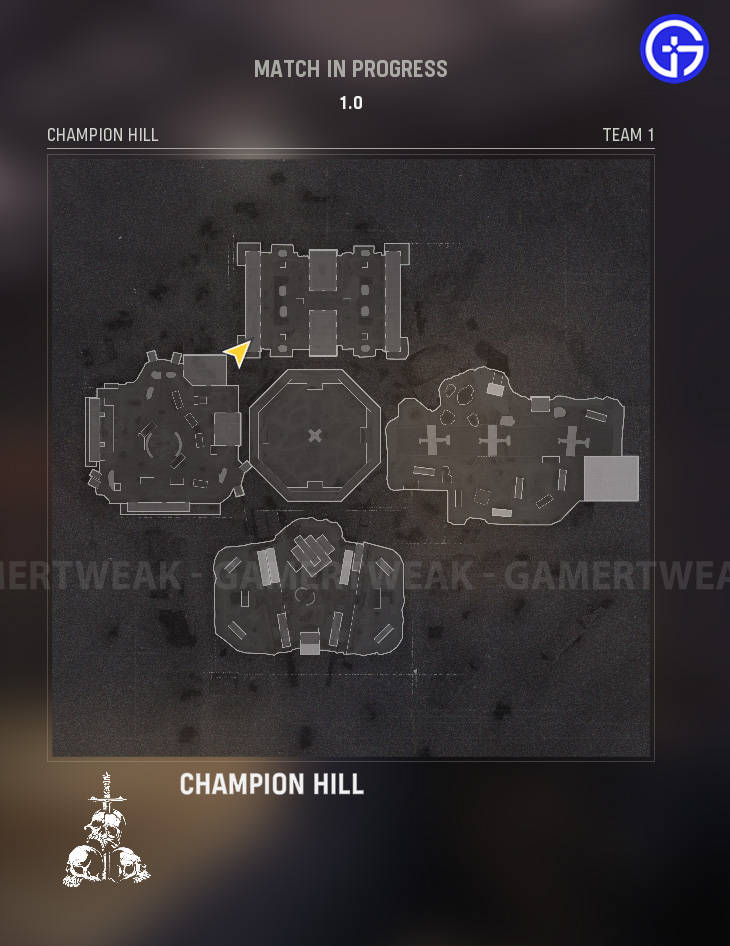Click the yellow player arrow marker

pos(238,352)
